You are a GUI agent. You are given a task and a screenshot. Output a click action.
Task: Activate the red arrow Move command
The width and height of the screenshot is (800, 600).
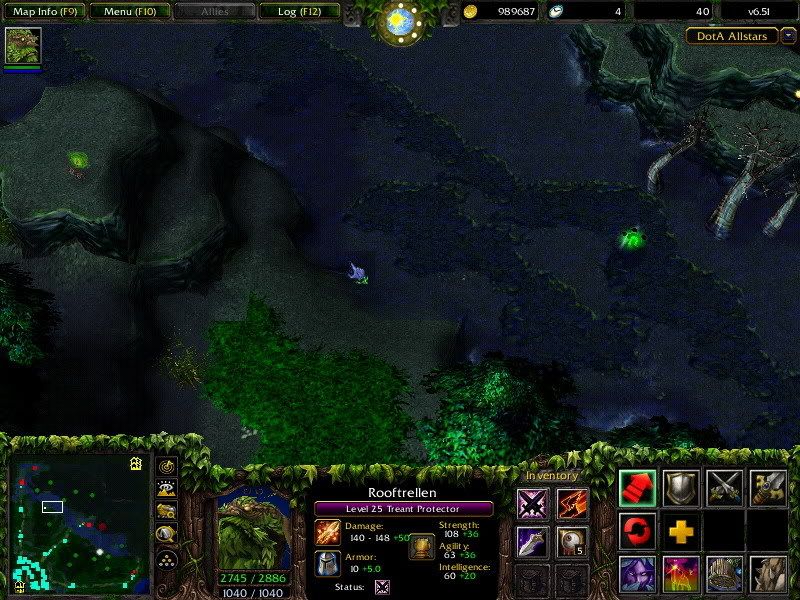point(637,487)
